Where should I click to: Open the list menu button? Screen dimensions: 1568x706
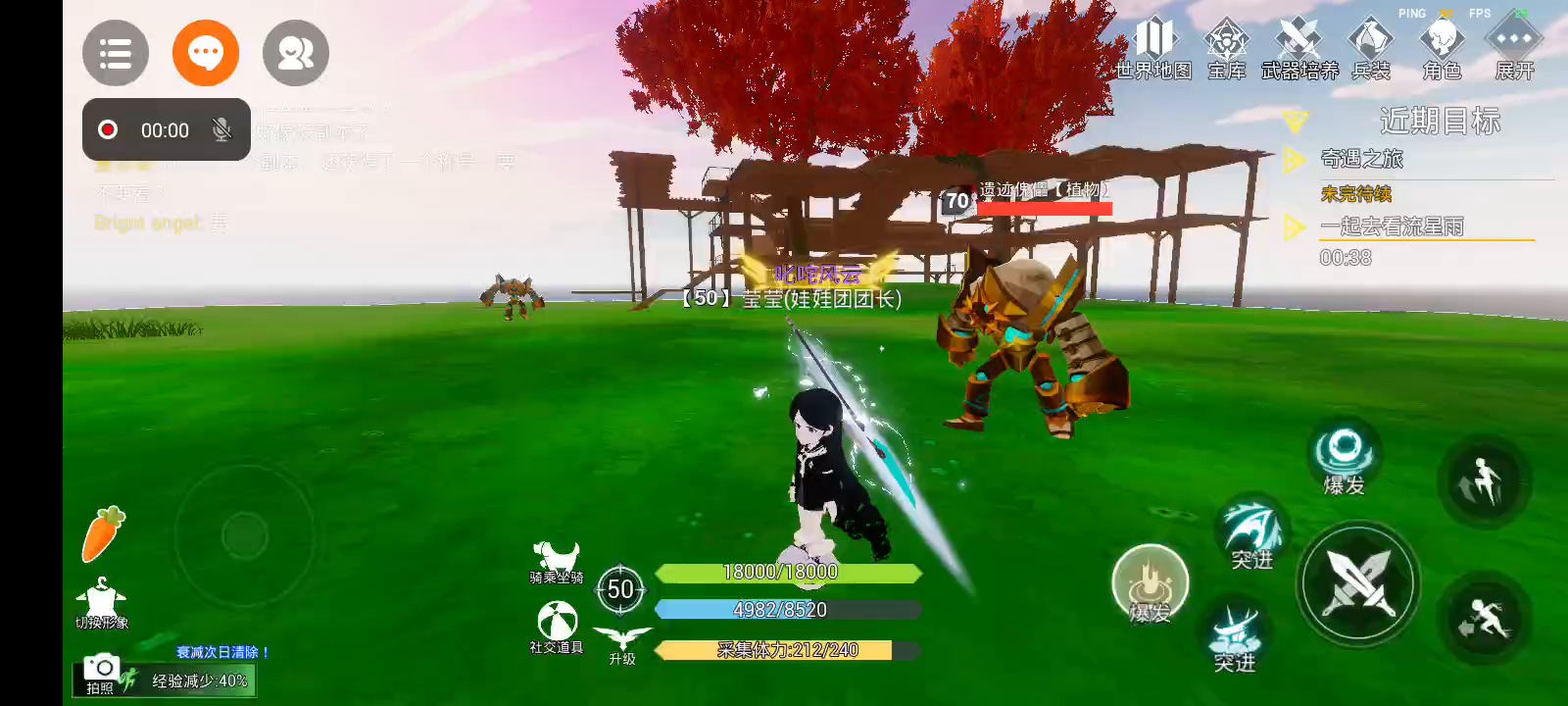click(116, 53)
